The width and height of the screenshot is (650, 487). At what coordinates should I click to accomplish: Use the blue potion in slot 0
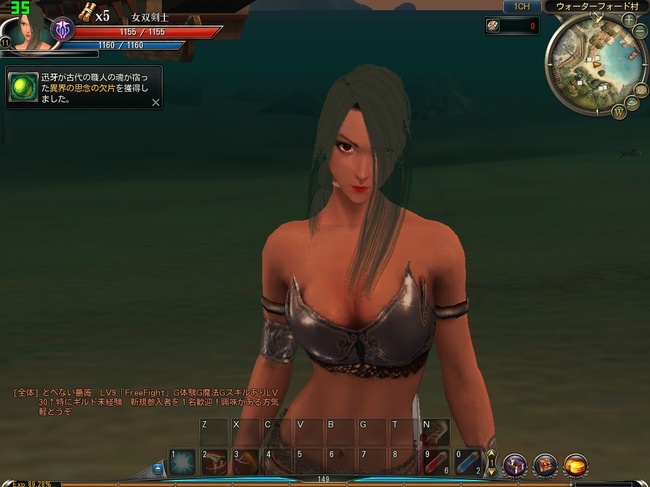click(468, 462)
